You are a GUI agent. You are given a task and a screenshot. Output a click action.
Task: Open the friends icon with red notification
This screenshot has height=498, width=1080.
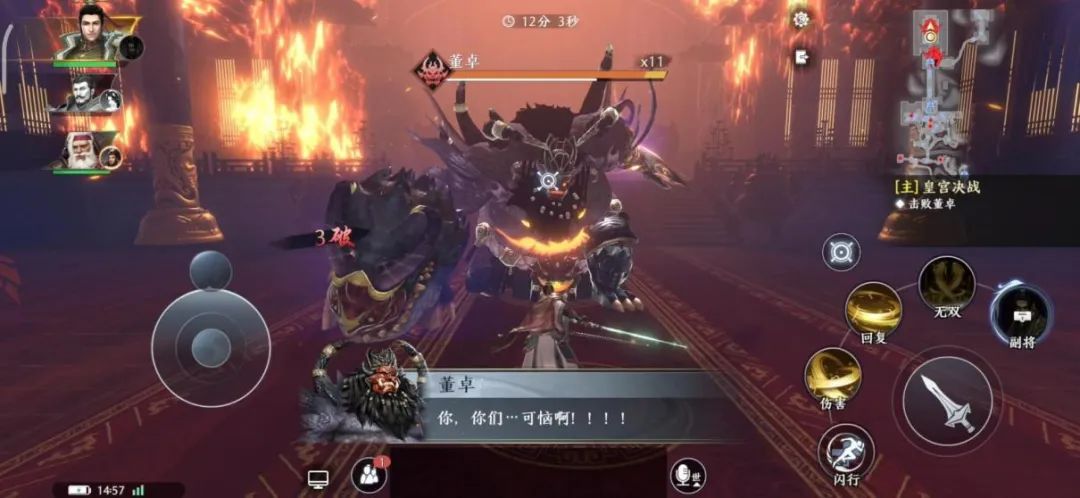[x=368, y=476]
